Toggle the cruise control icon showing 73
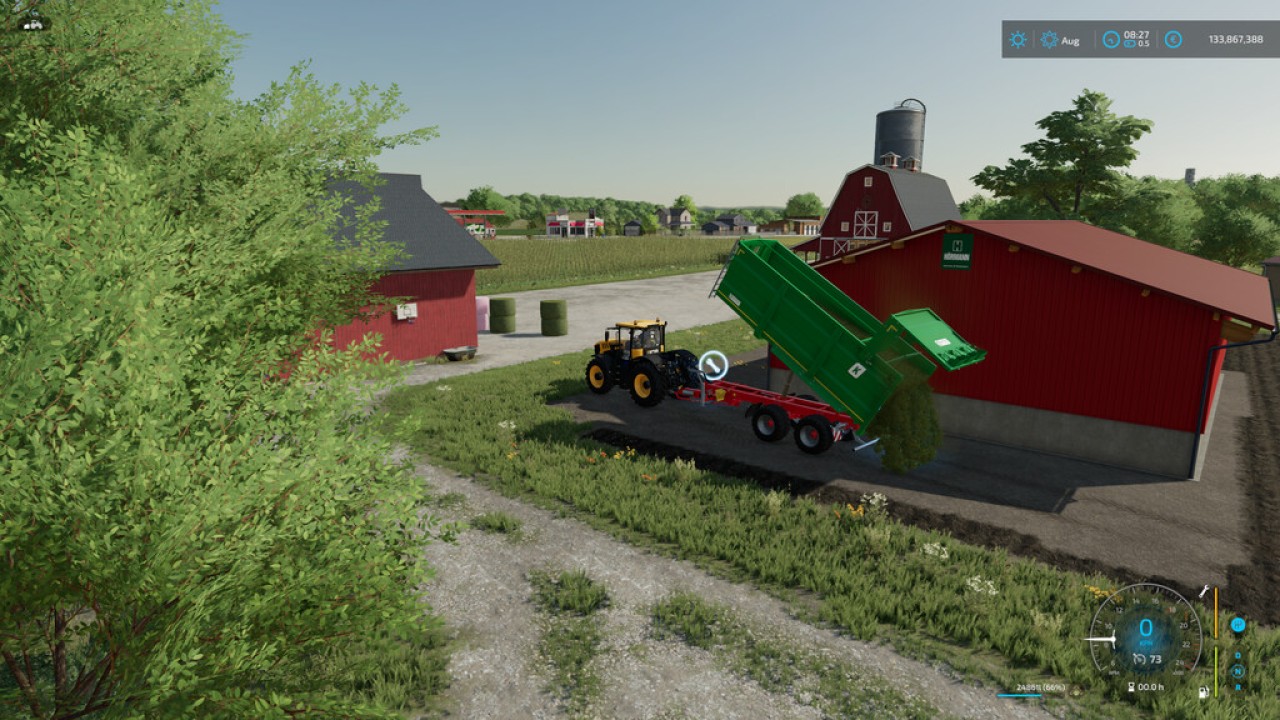 pyautogui.click(x=1138, y=659)
